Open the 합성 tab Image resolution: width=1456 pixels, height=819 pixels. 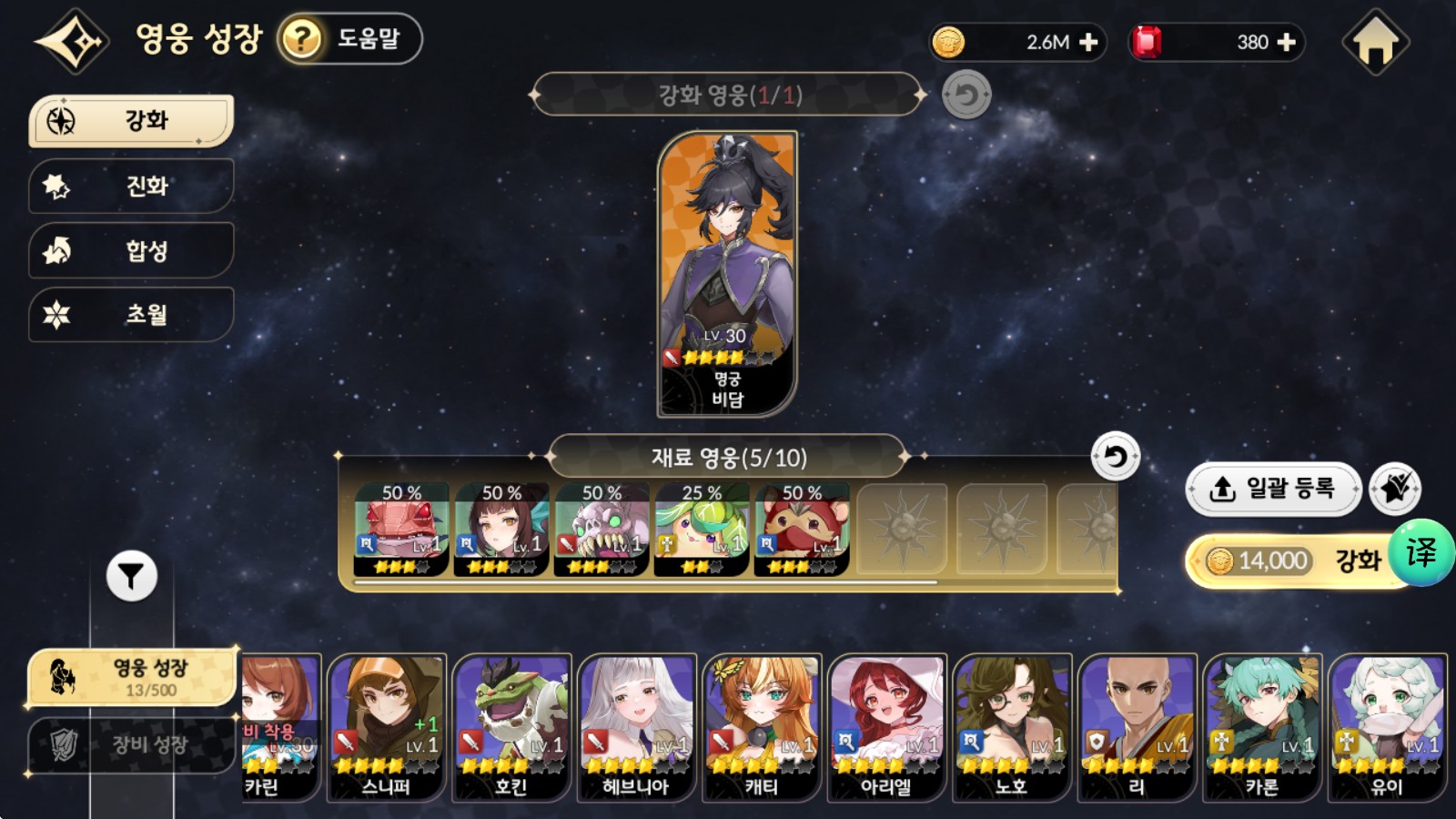pyautogui.click(x=132, y=250)
